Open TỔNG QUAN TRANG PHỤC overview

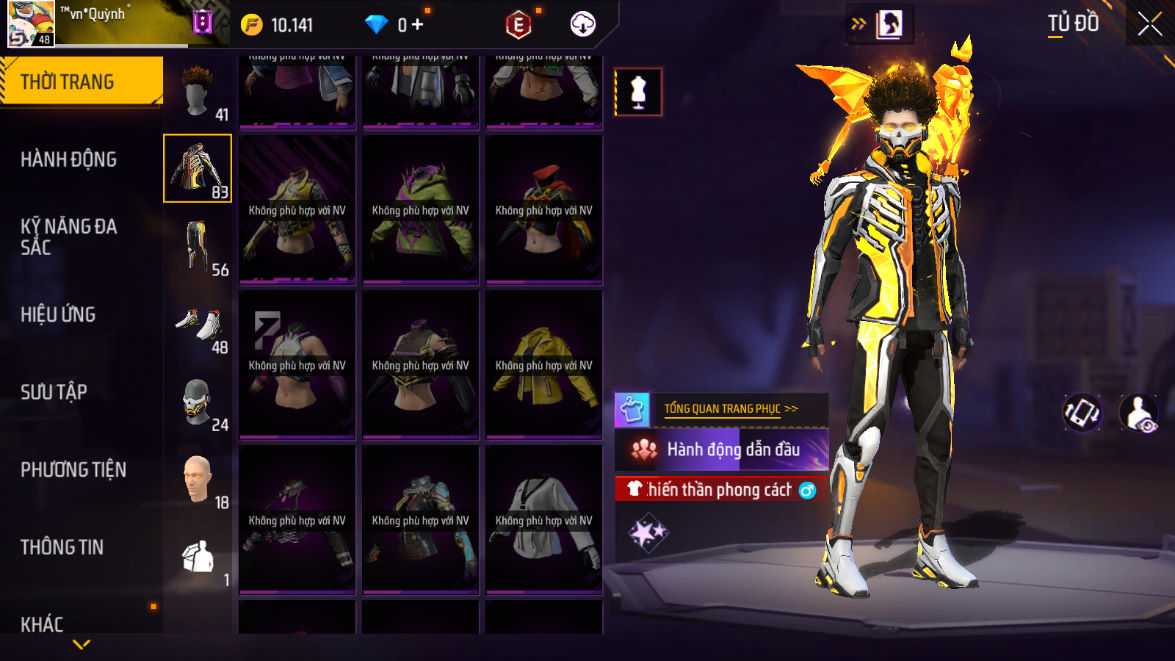[731, 409]
